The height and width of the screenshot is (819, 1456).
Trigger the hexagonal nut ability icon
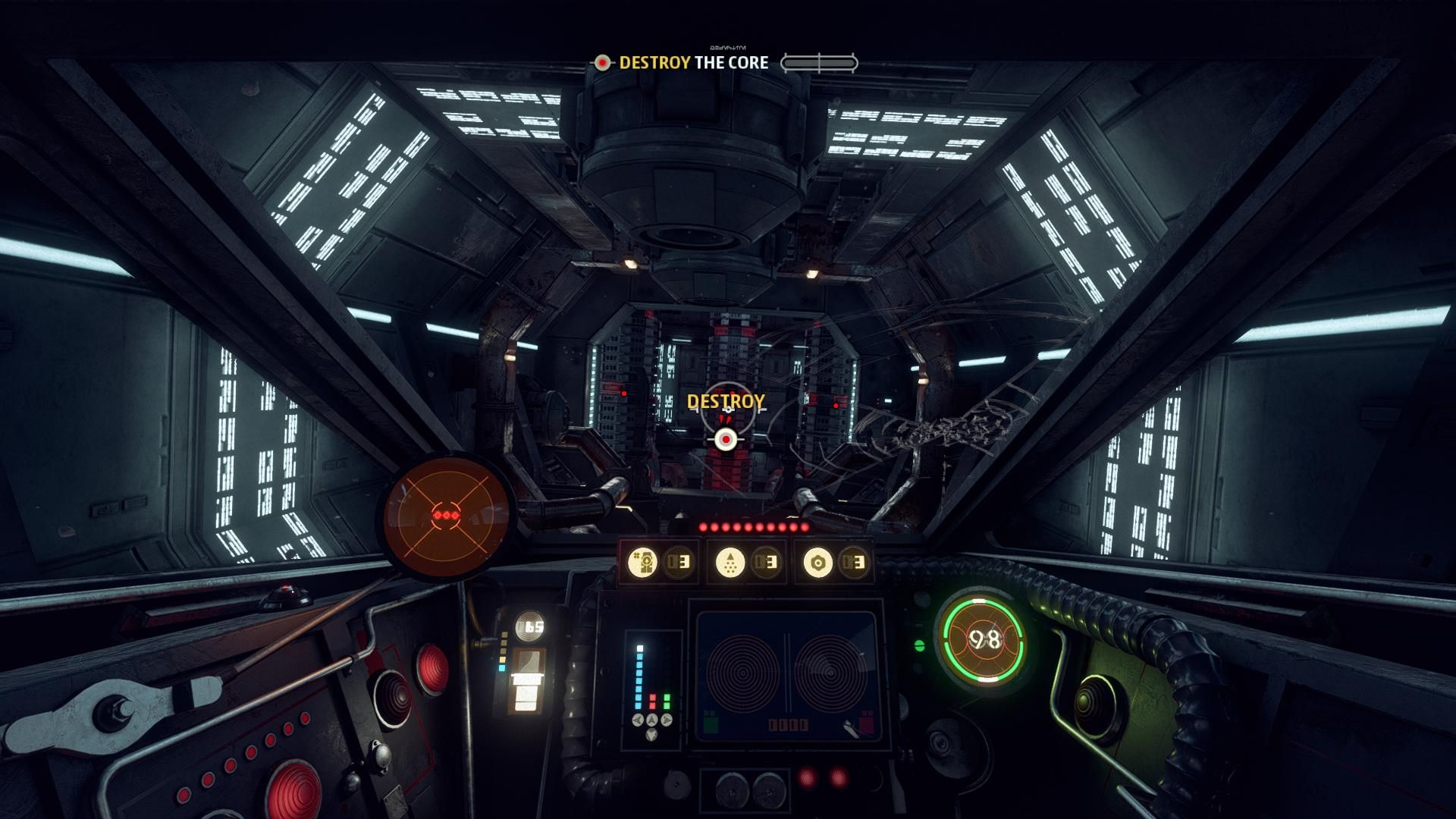(817, 563)
